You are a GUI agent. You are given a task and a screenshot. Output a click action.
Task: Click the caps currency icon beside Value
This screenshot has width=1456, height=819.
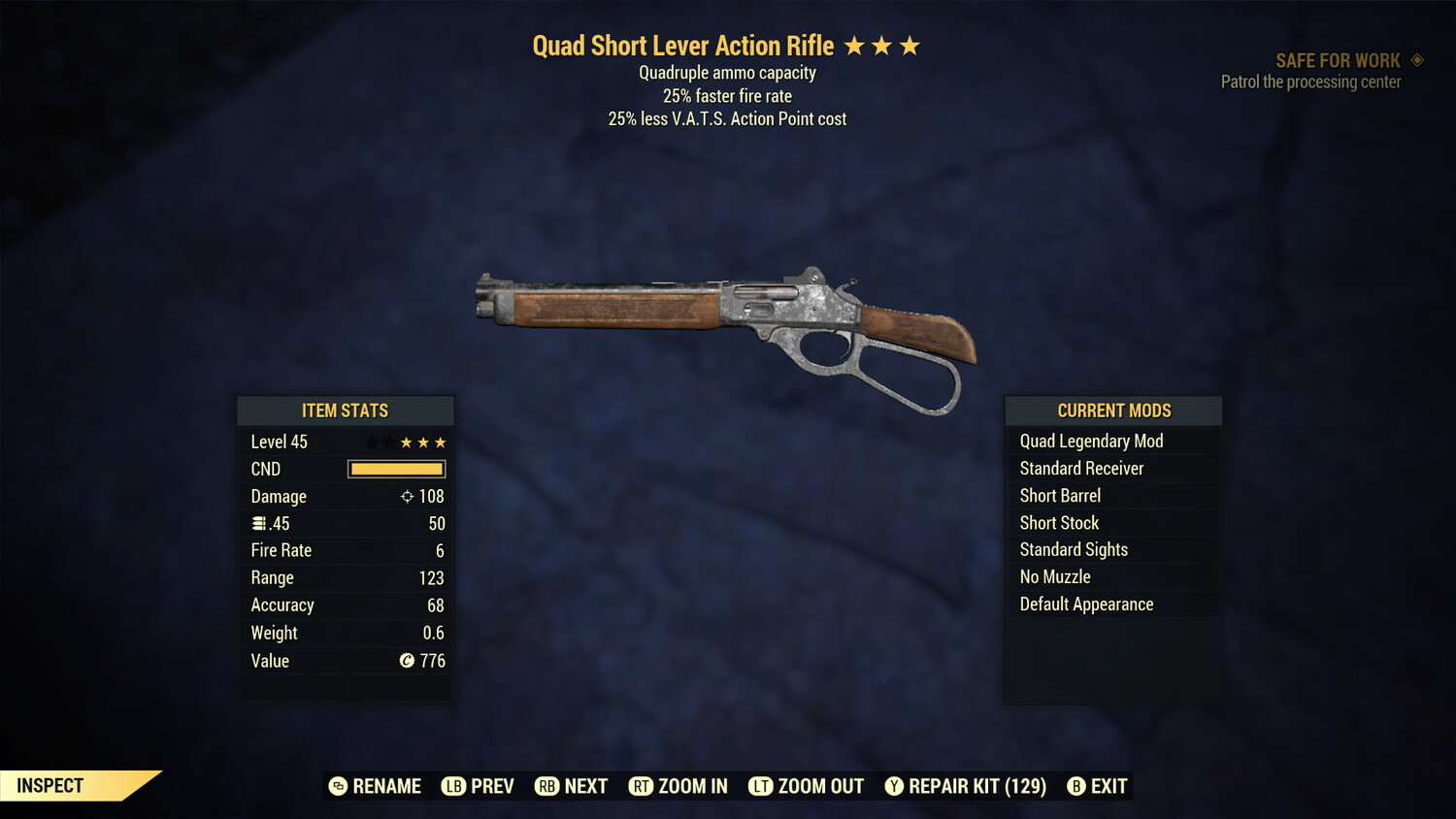[406, 662]
